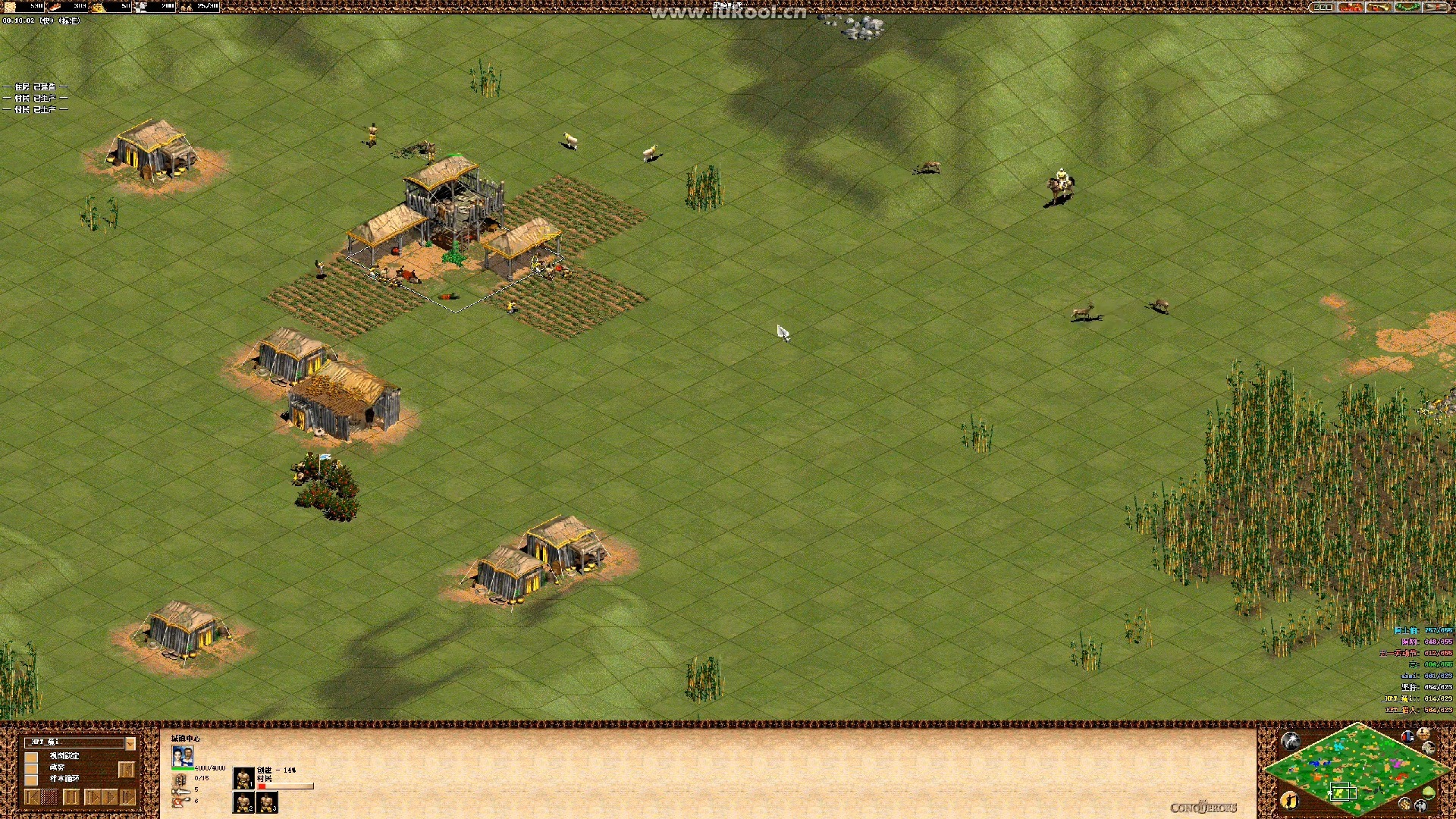
Task: Click the green economic minimap mode button
Action: [1429, 793]
